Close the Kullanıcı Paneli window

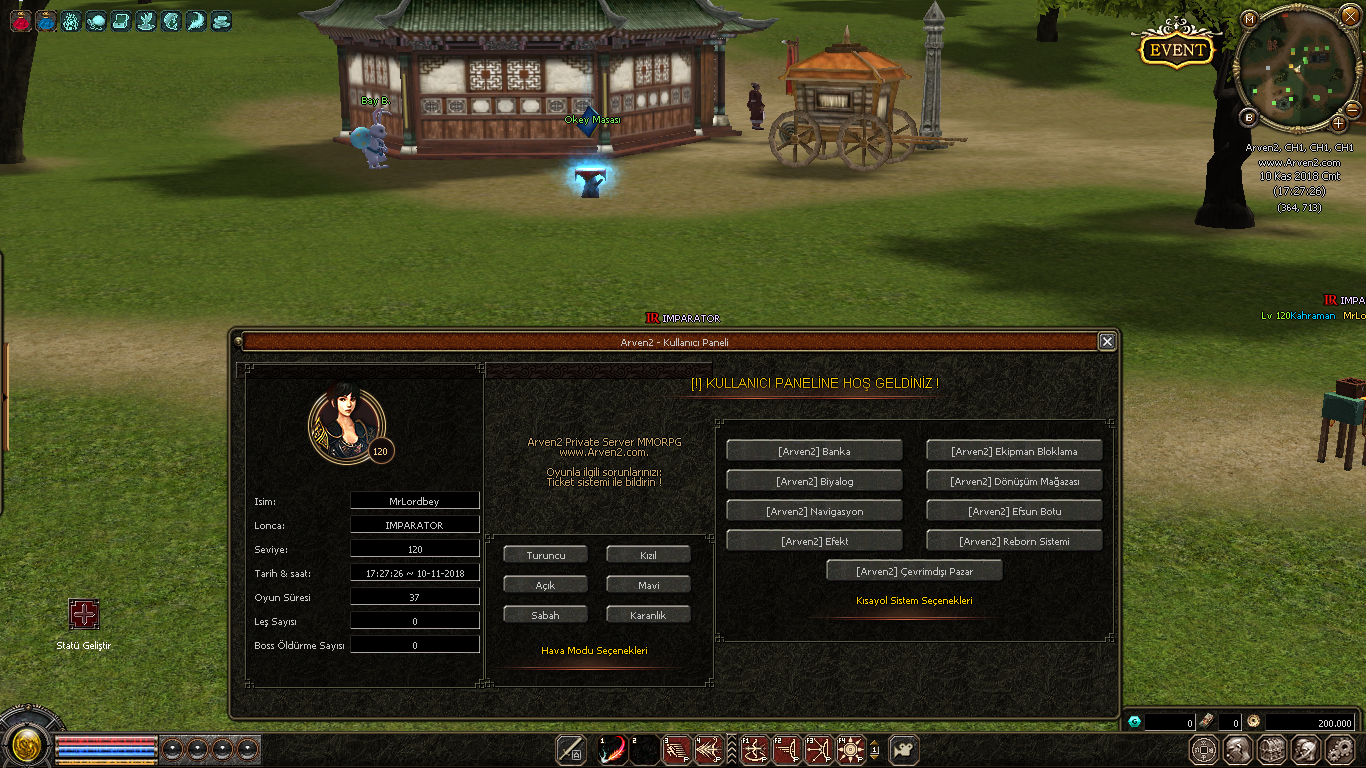click(1107, 341)
